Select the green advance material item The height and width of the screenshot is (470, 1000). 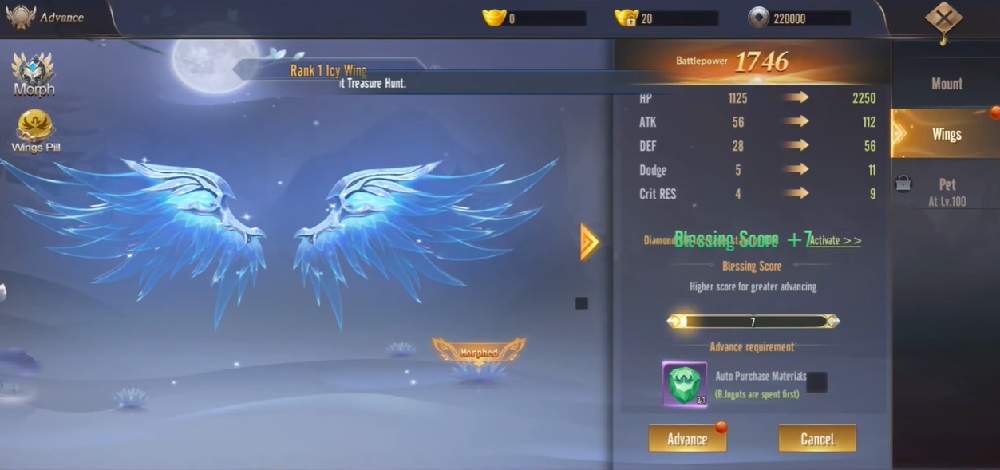coord(684,384)
